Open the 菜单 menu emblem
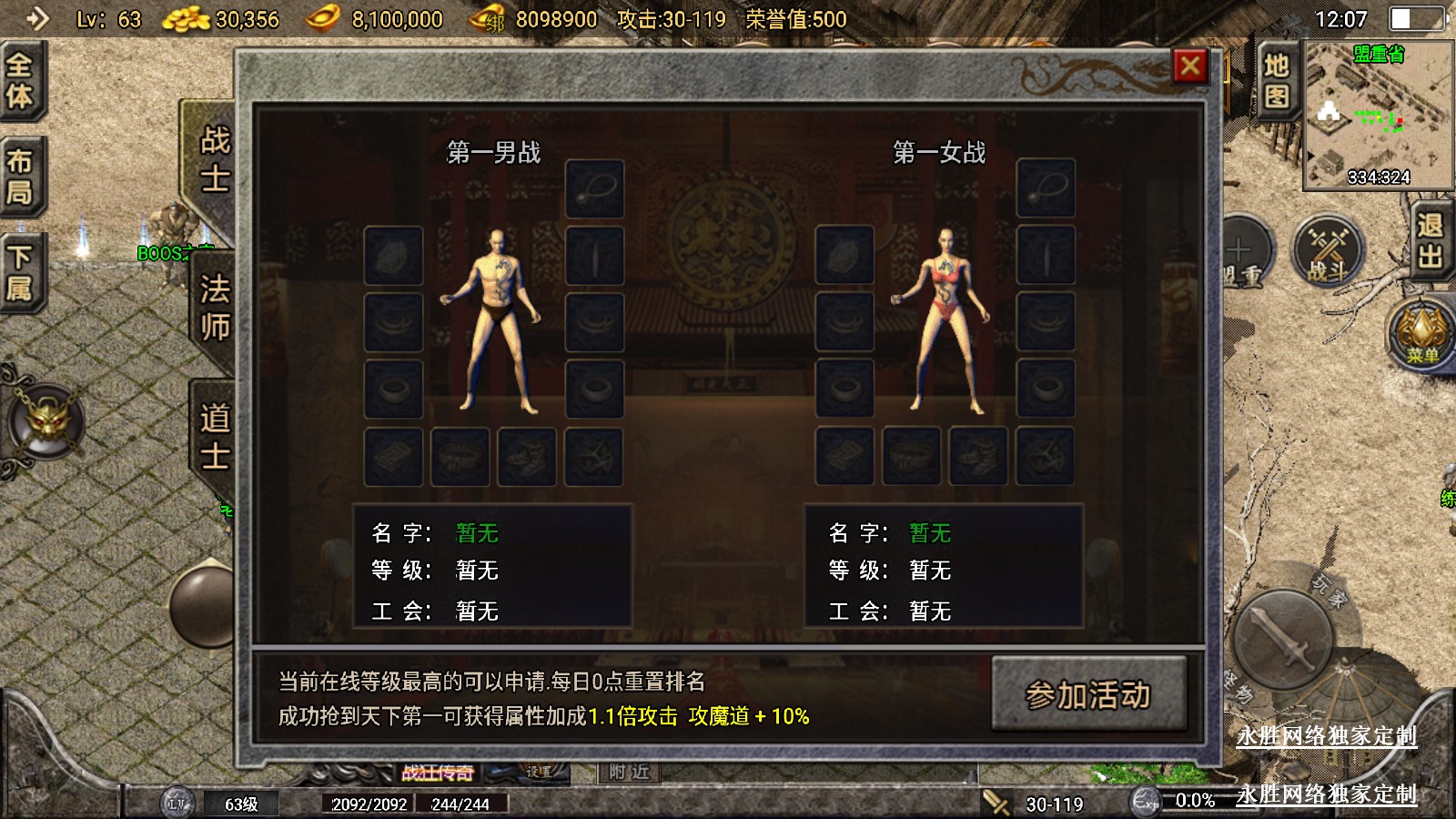 pyautogui.click(x=1421, y=333)
